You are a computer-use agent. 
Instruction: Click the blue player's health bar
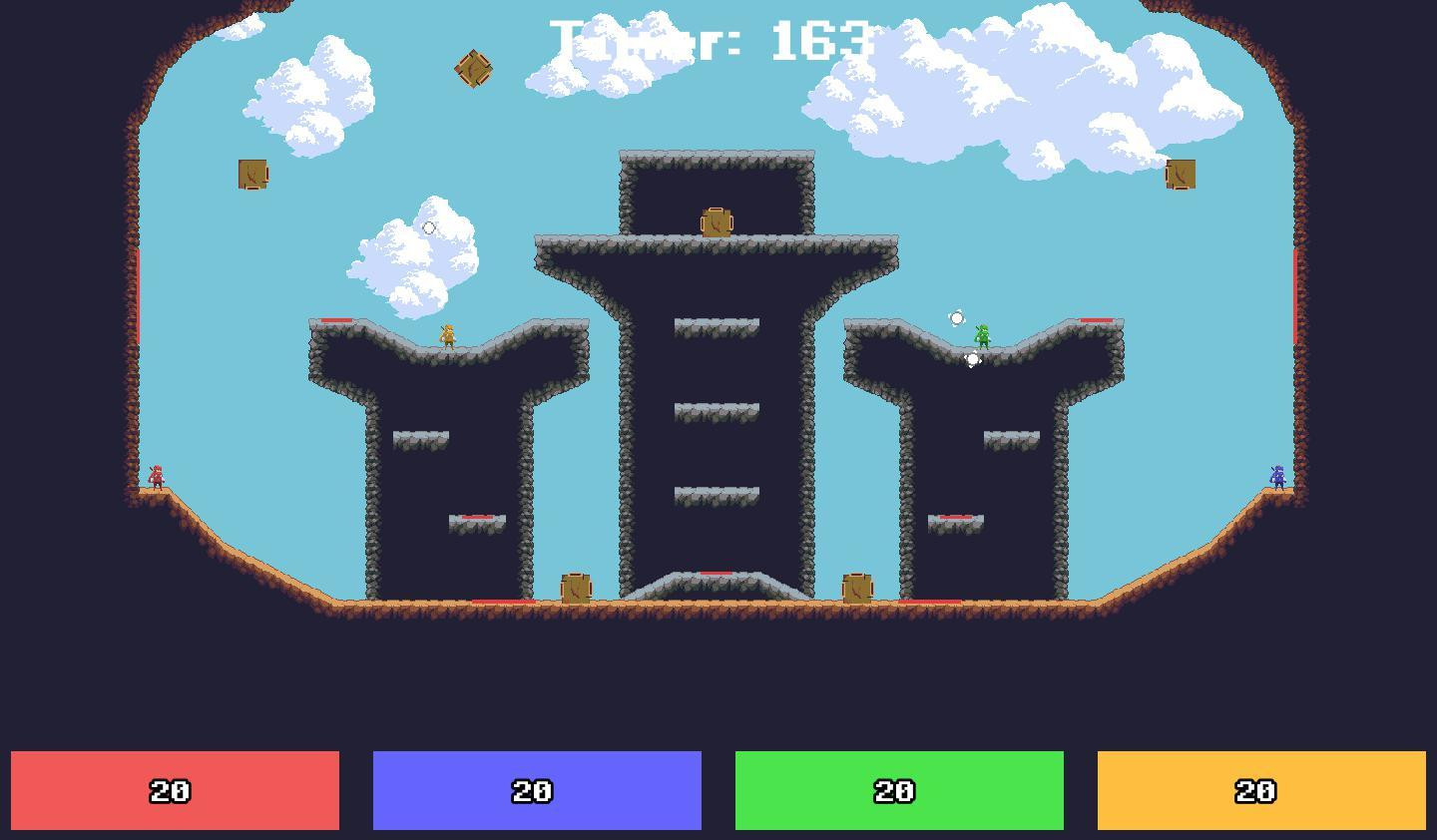point(537,791)
